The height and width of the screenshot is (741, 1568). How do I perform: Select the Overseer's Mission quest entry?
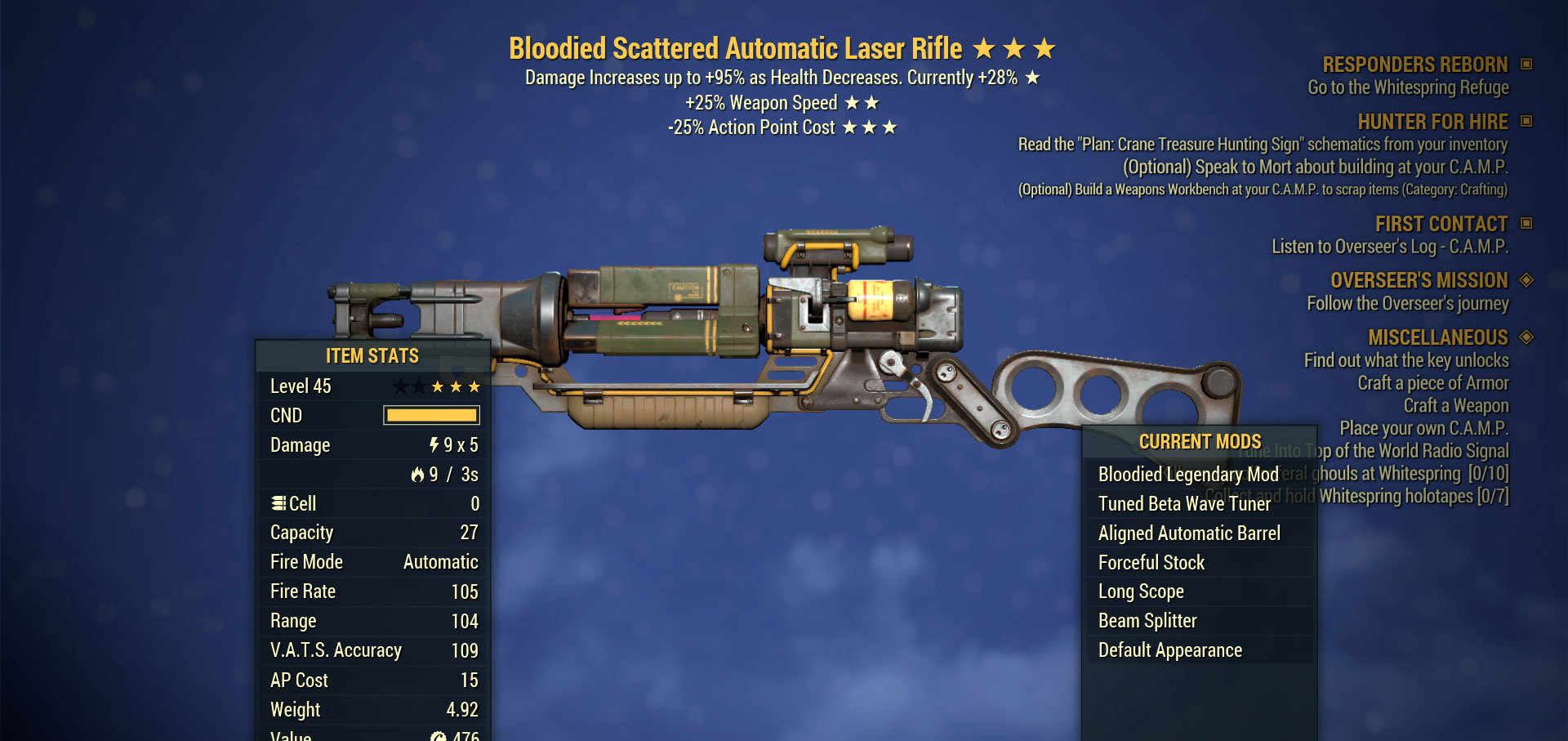pos(1419,280)
